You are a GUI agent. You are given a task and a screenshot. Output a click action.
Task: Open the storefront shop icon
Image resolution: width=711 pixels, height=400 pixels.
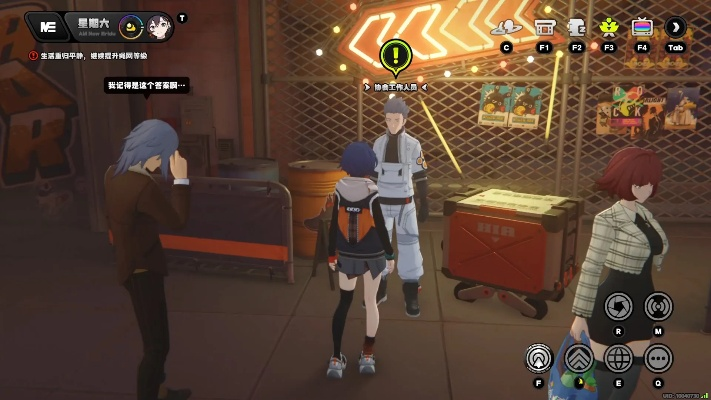click(544, 27)
